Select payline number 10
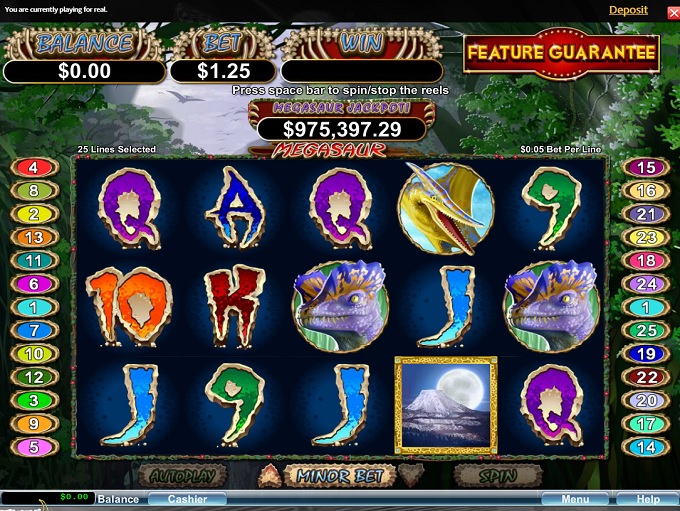Screen dimensions: 680x511 point(34,354)
